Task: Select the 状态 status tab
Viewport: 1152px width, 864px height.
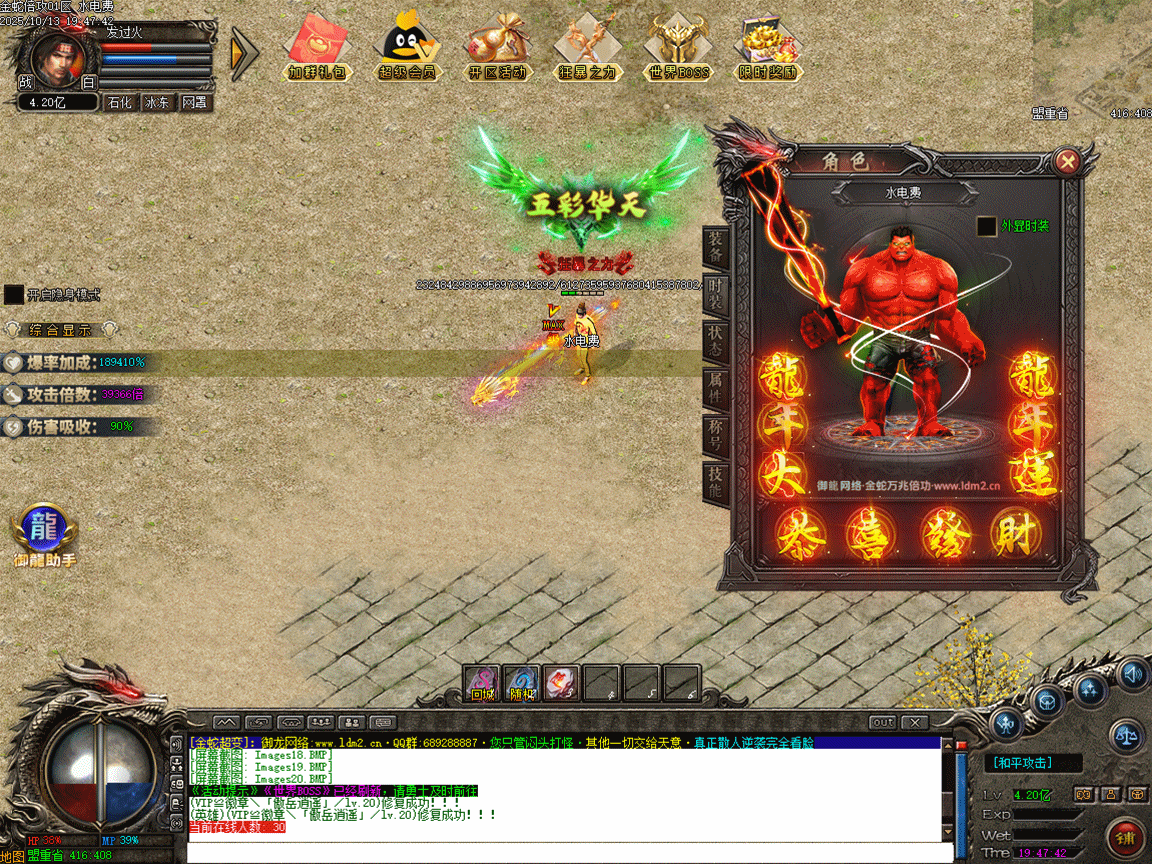Action: click(x=716, y=337)
